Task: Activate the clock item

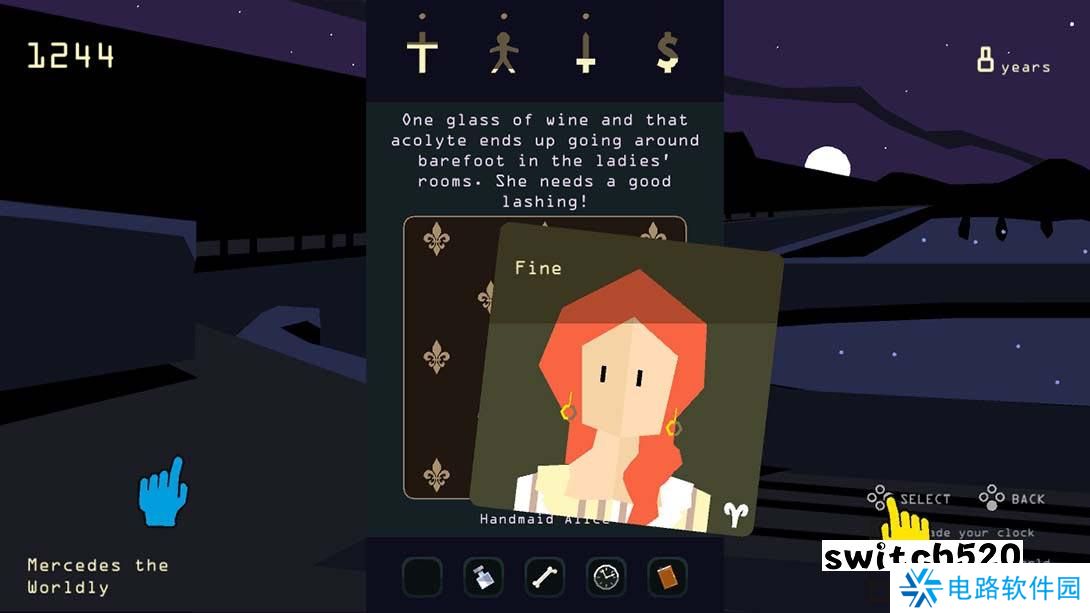Action: click(x=606, y=577)
